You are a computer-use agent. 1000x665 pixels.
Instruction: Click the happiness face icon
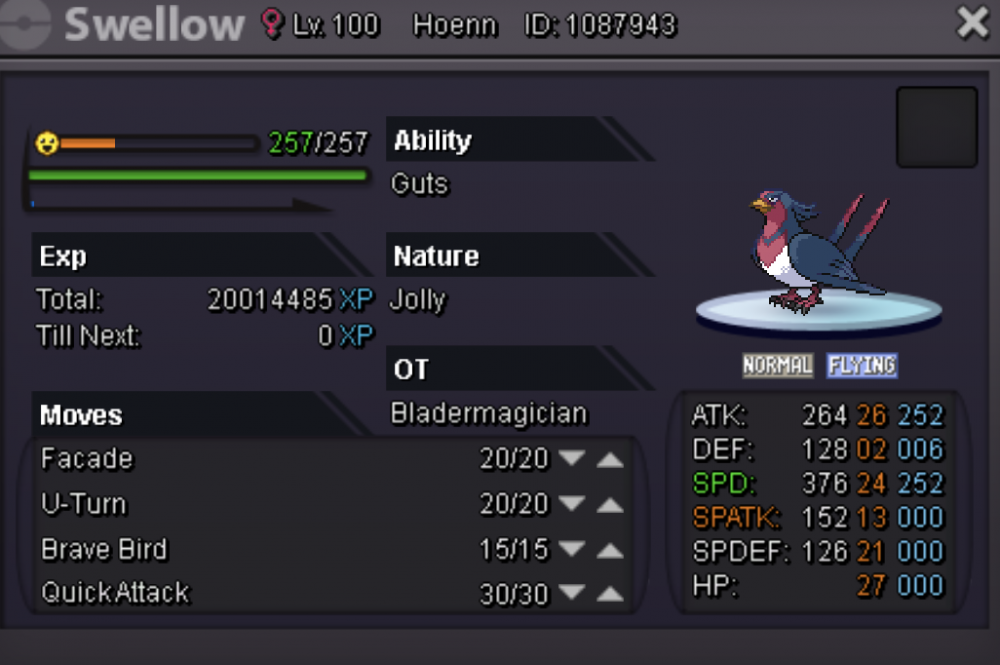click(x=47, y=143)
